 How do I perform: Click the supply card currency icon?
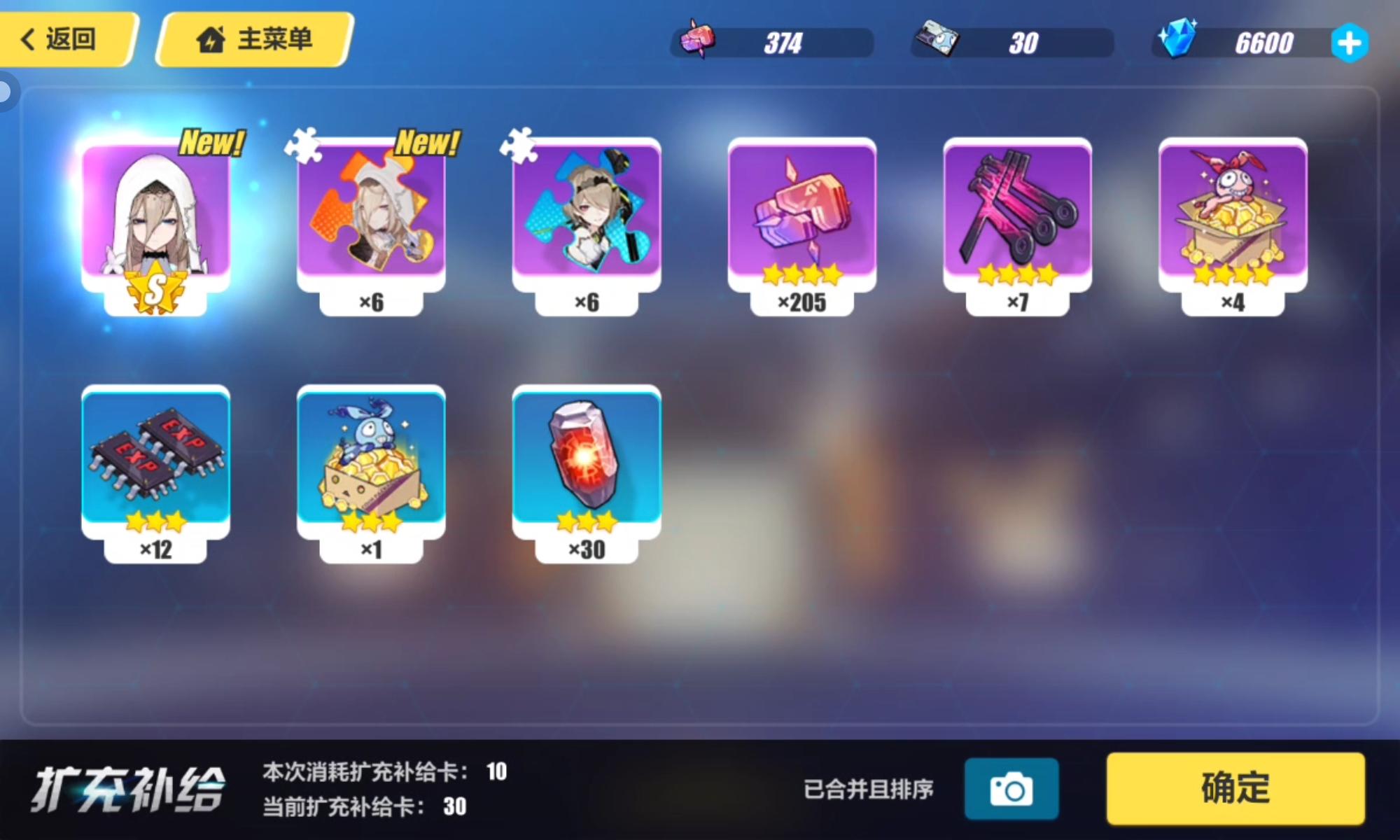click(936, 41)
